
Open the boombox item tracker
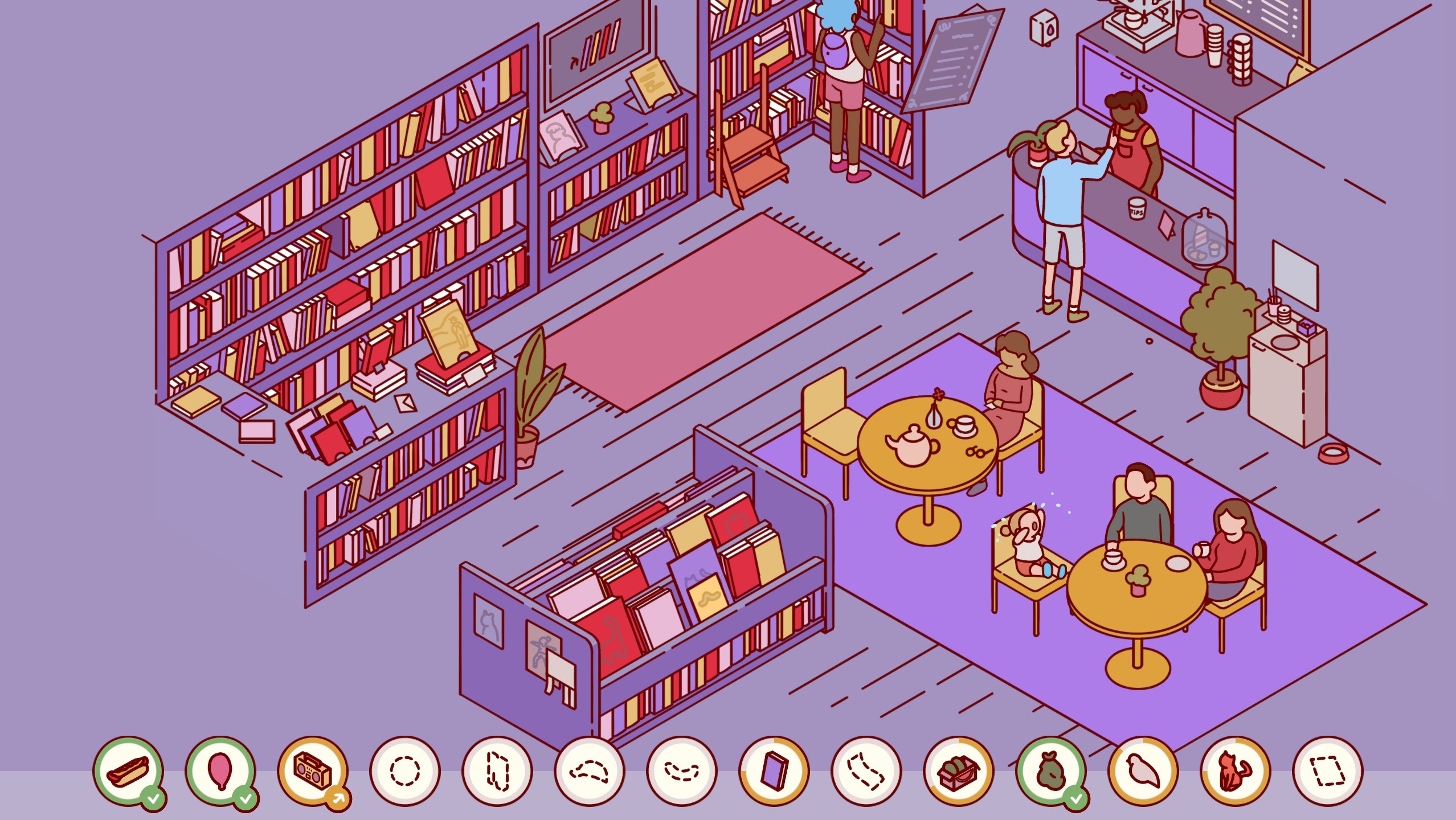coord(313,771)
